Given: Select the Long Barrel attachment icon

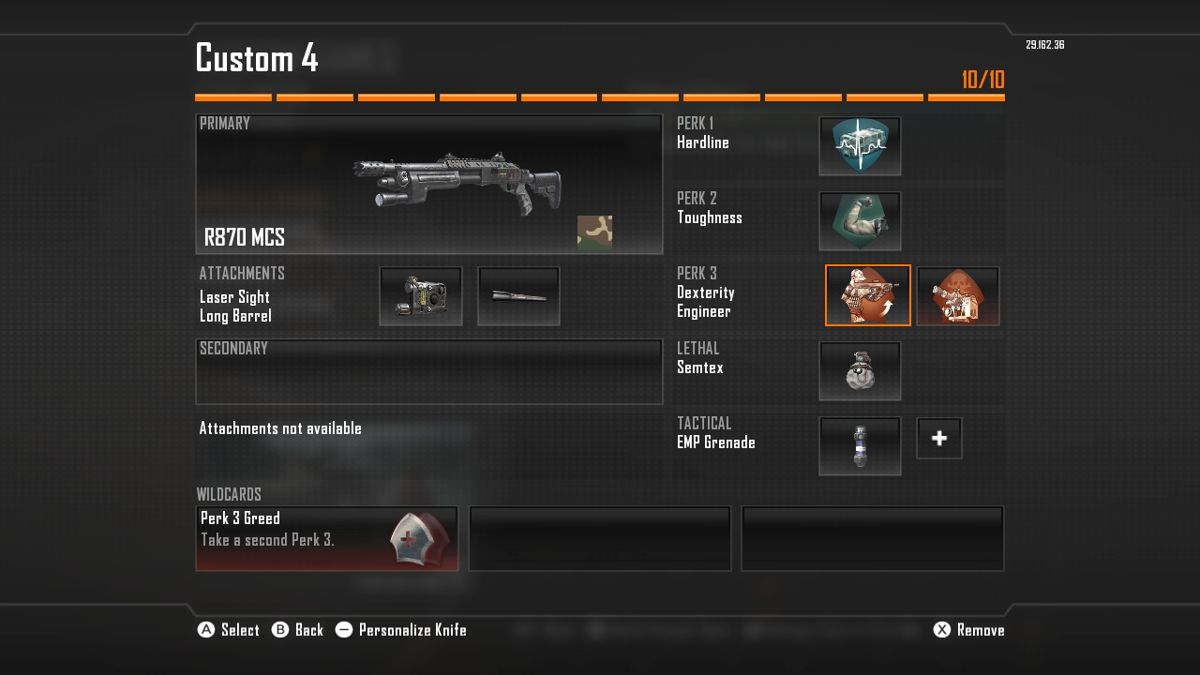Looking at the screenshot, I should 518,296.
